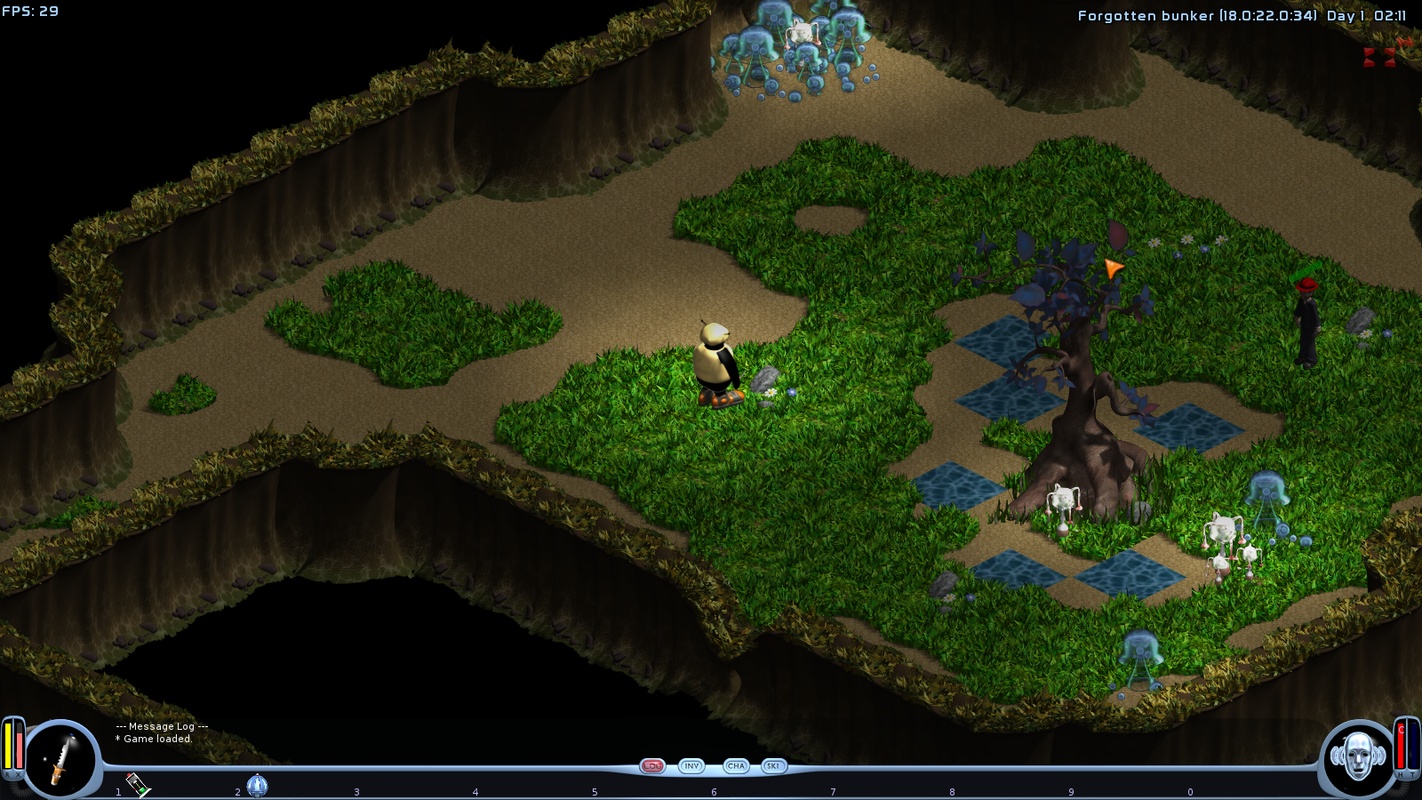Viewport: 1422px width, 800px height.
Task: Open the LOG quest log button
Action: [653, 766]
